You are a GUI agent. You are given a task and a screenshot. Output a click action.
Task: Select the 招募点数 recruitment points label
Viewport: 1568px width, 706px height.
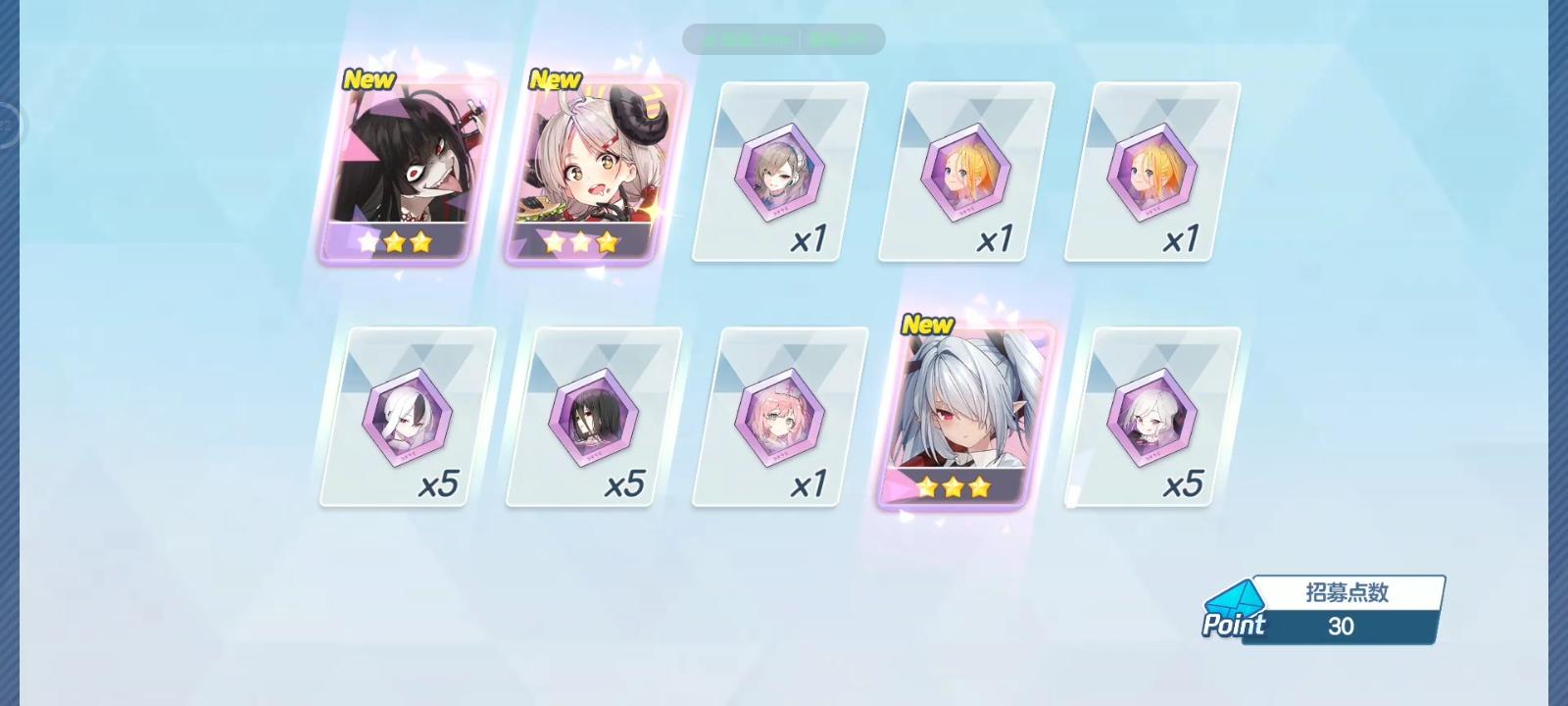pyautogui.click(x=1347, y=589)
